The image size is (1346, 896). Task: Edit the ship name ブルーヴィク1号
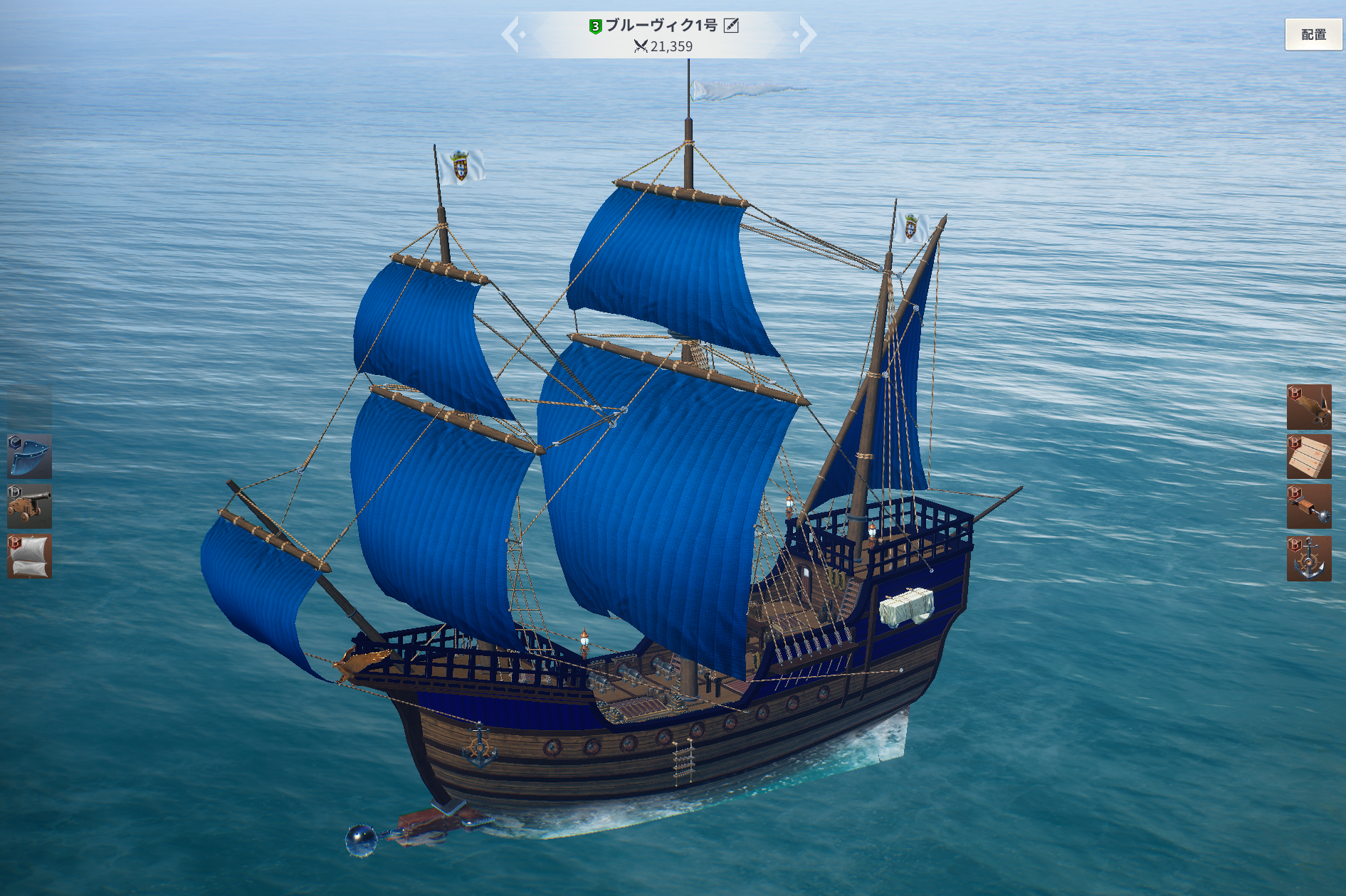[x=731, y=26]
